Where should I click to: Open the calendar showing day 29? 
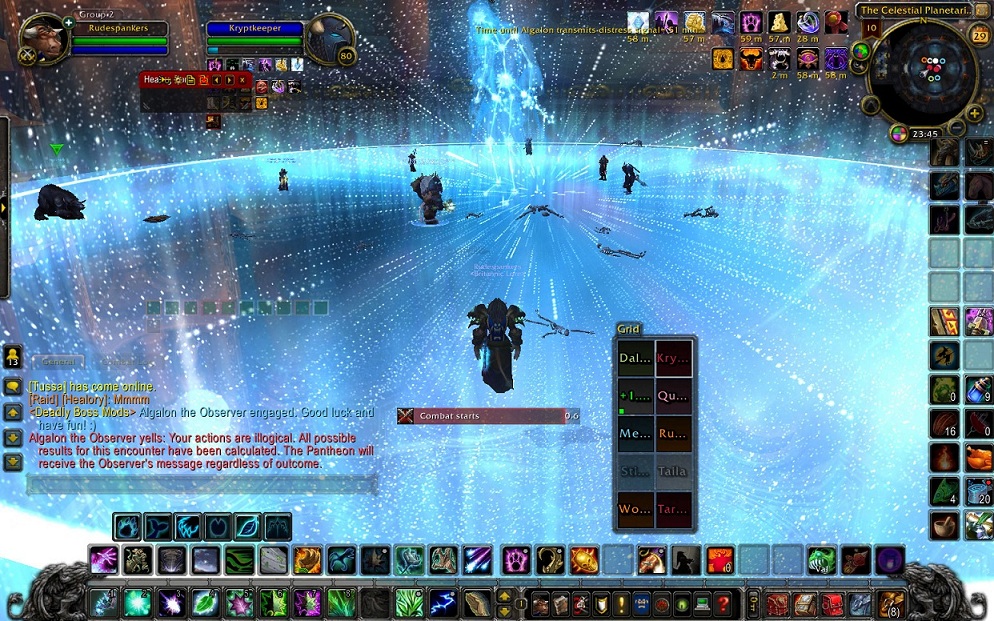click(x=979, y=36)
